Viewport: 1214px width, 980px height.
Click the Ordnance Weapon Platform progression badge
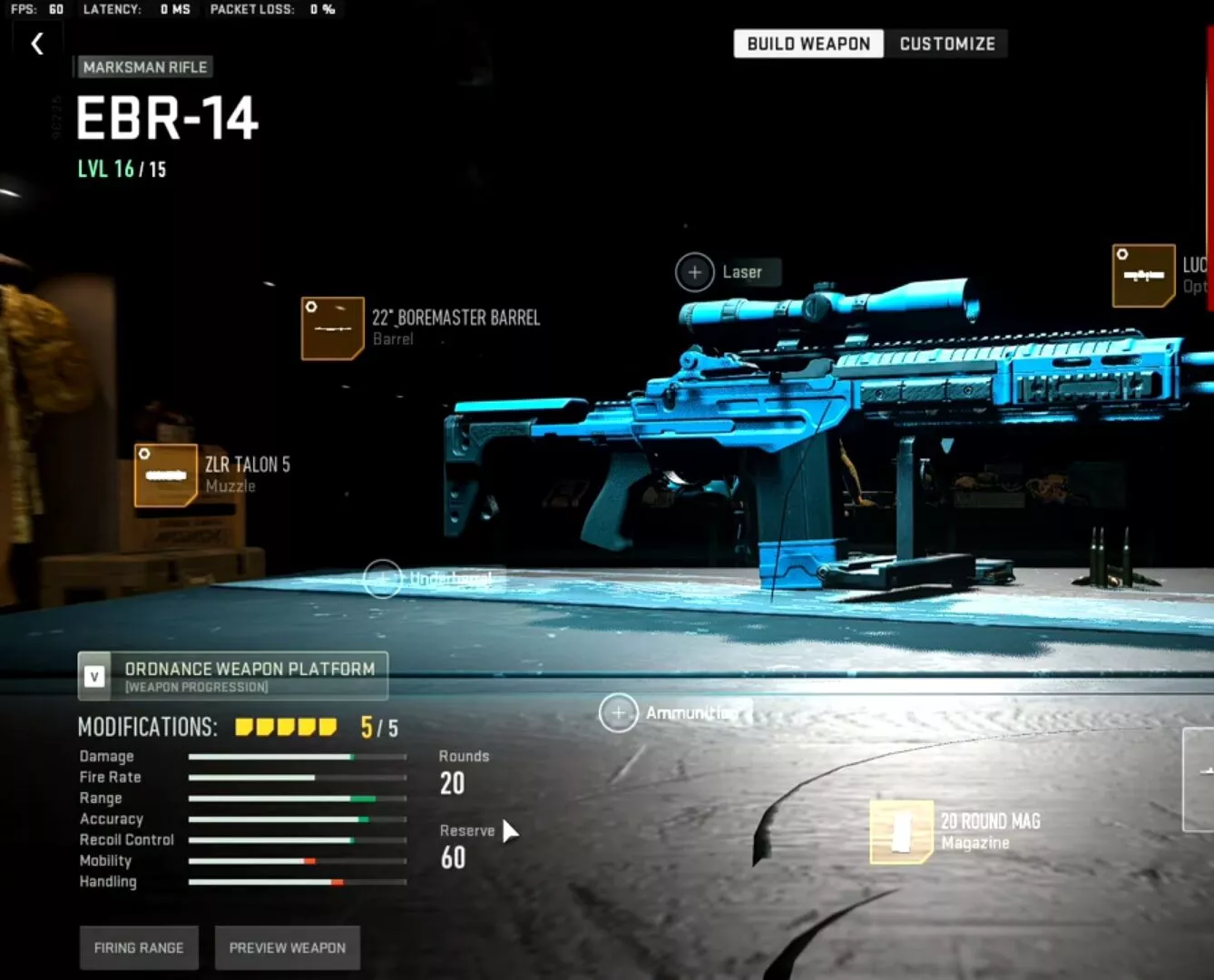coord(232,675)
